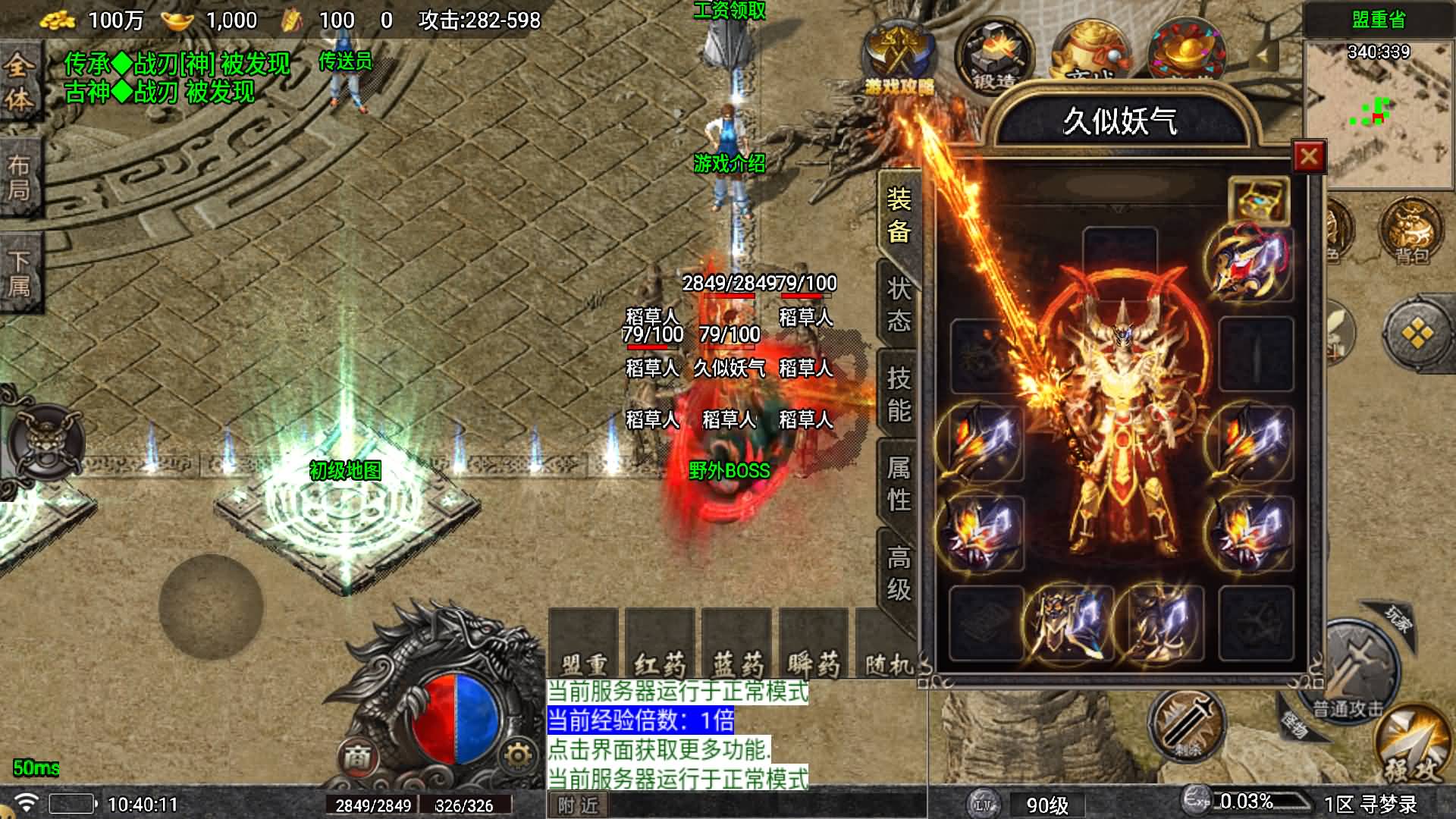Show the 高级 advanced tab
The width and height of the screenshot is (1456, 819).
[899, 573]
